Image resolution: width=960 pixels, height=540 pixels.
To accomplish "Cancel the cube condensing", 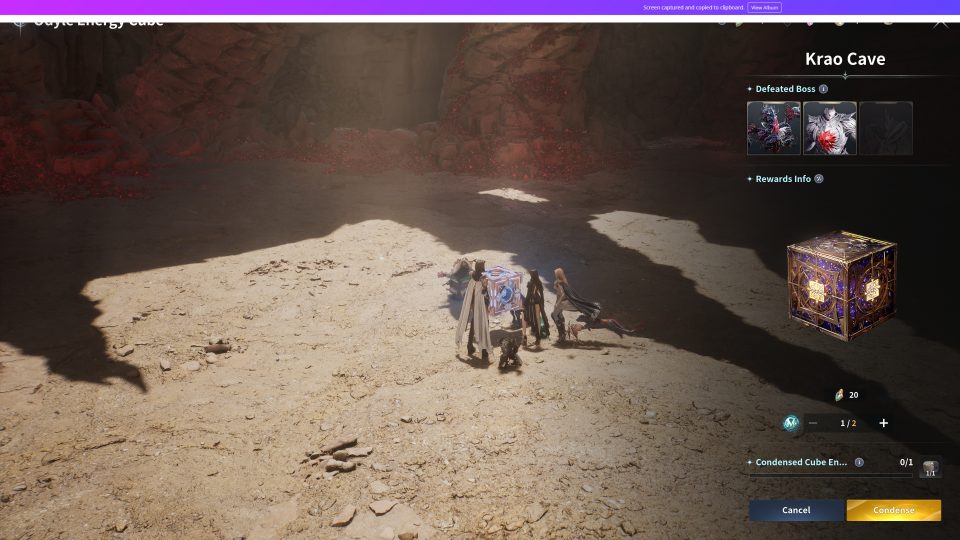I will 796,510.
